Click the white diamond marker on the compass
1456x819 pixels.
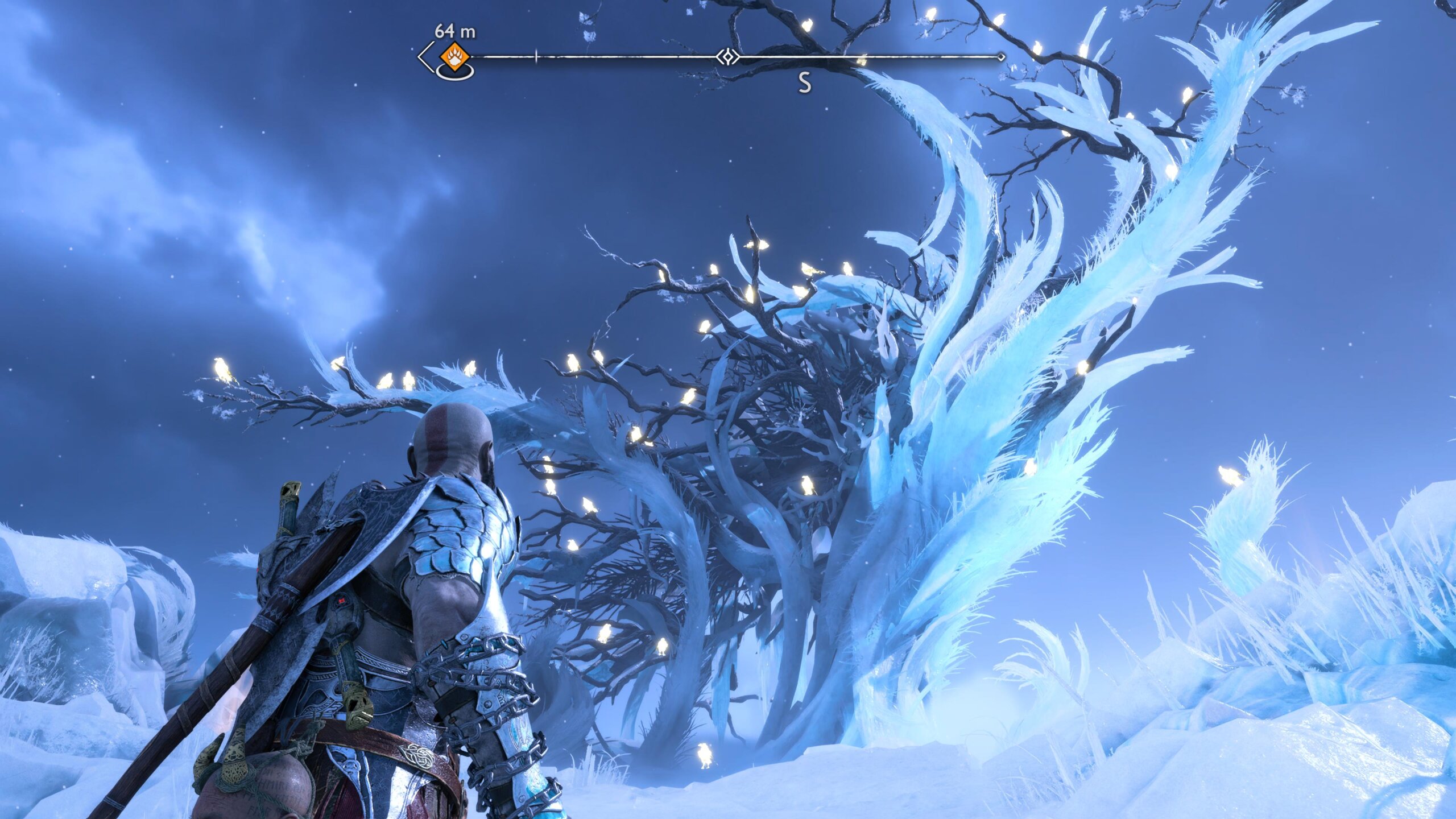(727, 57)
